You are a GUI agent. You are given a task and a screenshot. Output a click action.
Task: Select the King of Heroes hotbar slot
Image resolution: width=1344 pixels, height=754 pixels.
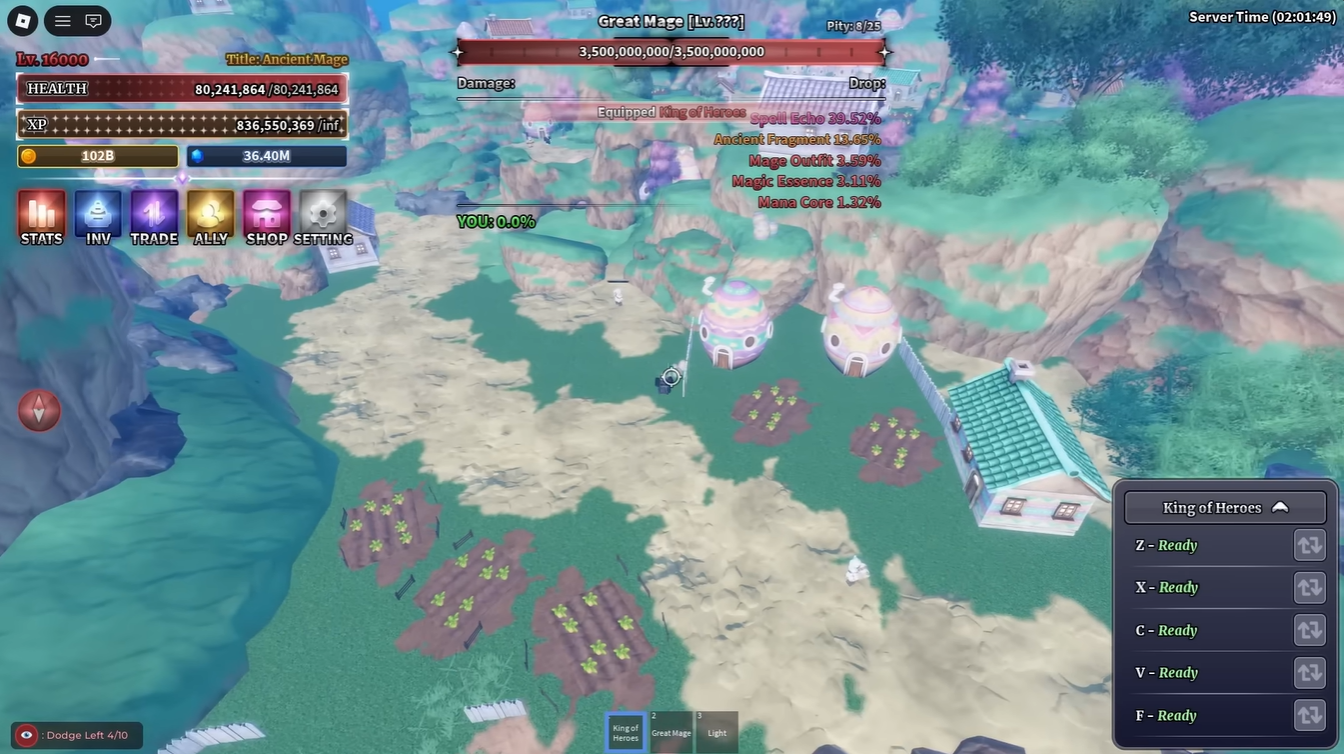pos(624,731)
